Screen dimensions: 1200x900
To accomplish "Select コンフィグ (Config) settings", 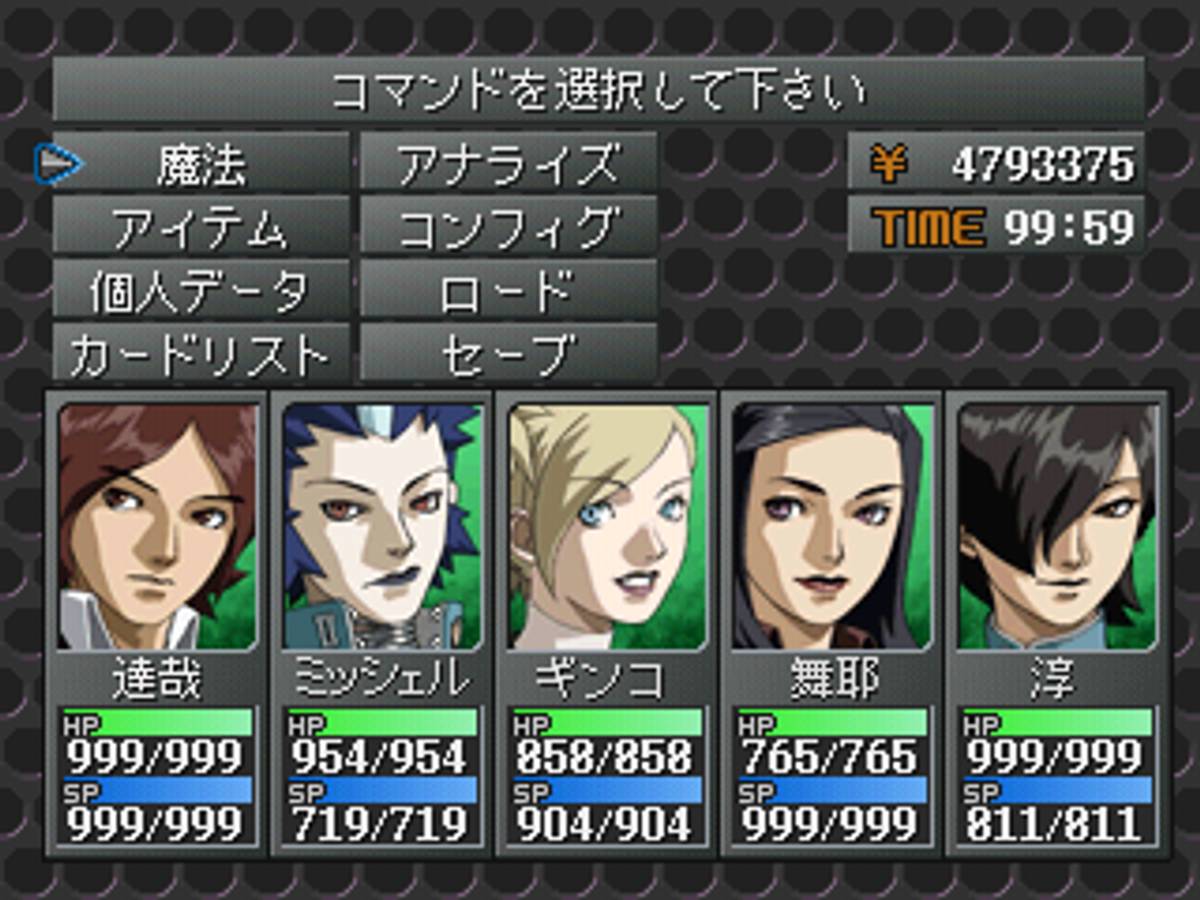I will pos(508,228).
